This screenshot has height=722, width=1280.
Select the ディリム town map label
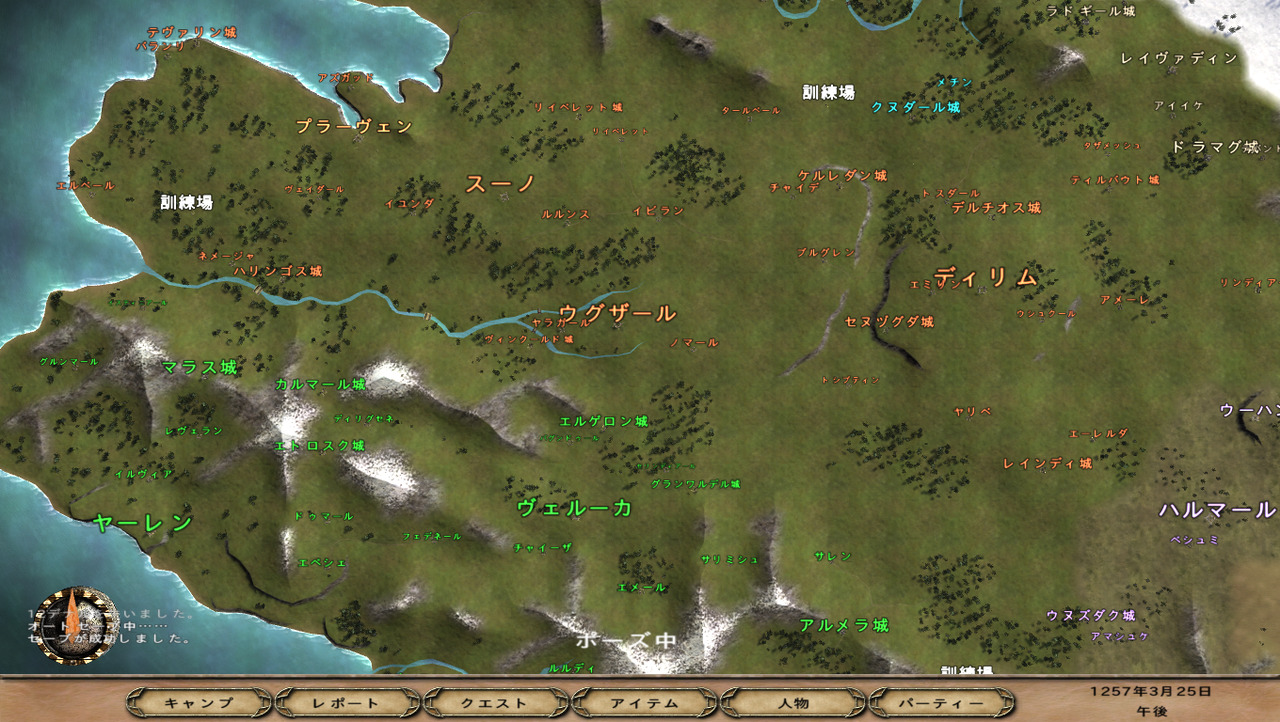click(986, 278)
